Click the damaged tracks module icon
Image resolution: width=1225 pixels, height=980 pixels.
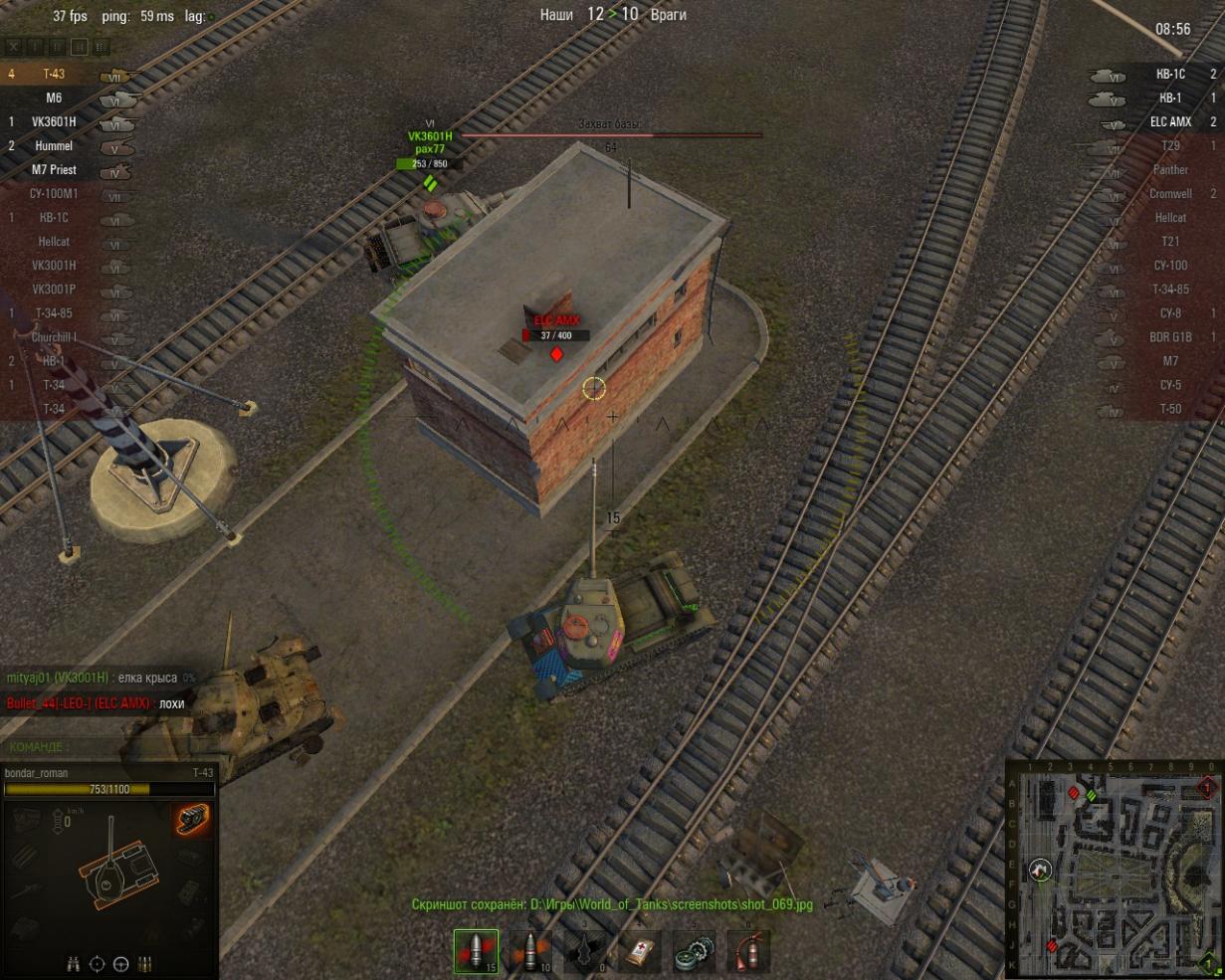[x=193, y=820]
